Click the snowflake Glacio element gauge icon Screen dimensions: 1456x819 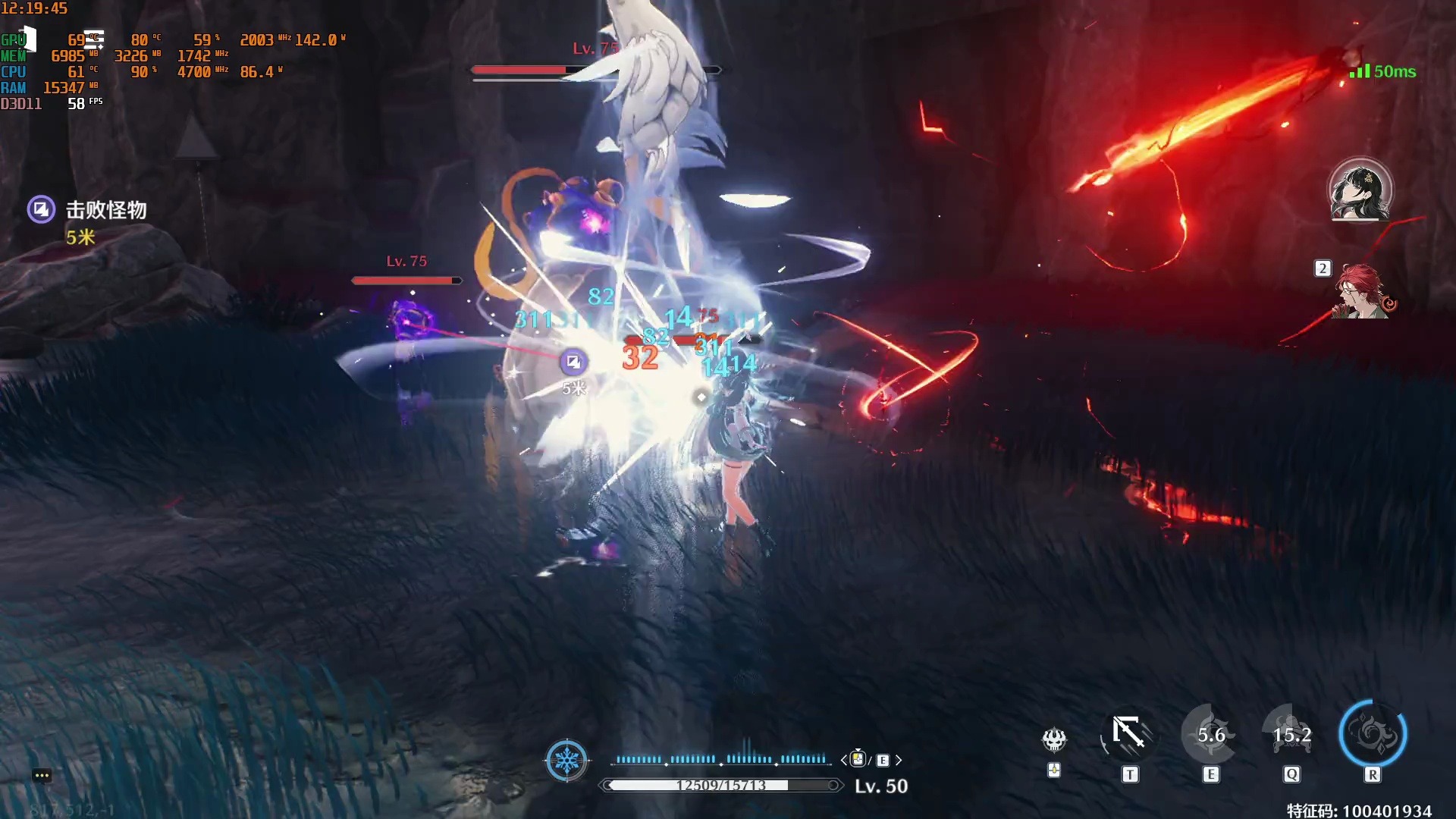(566, 760)
